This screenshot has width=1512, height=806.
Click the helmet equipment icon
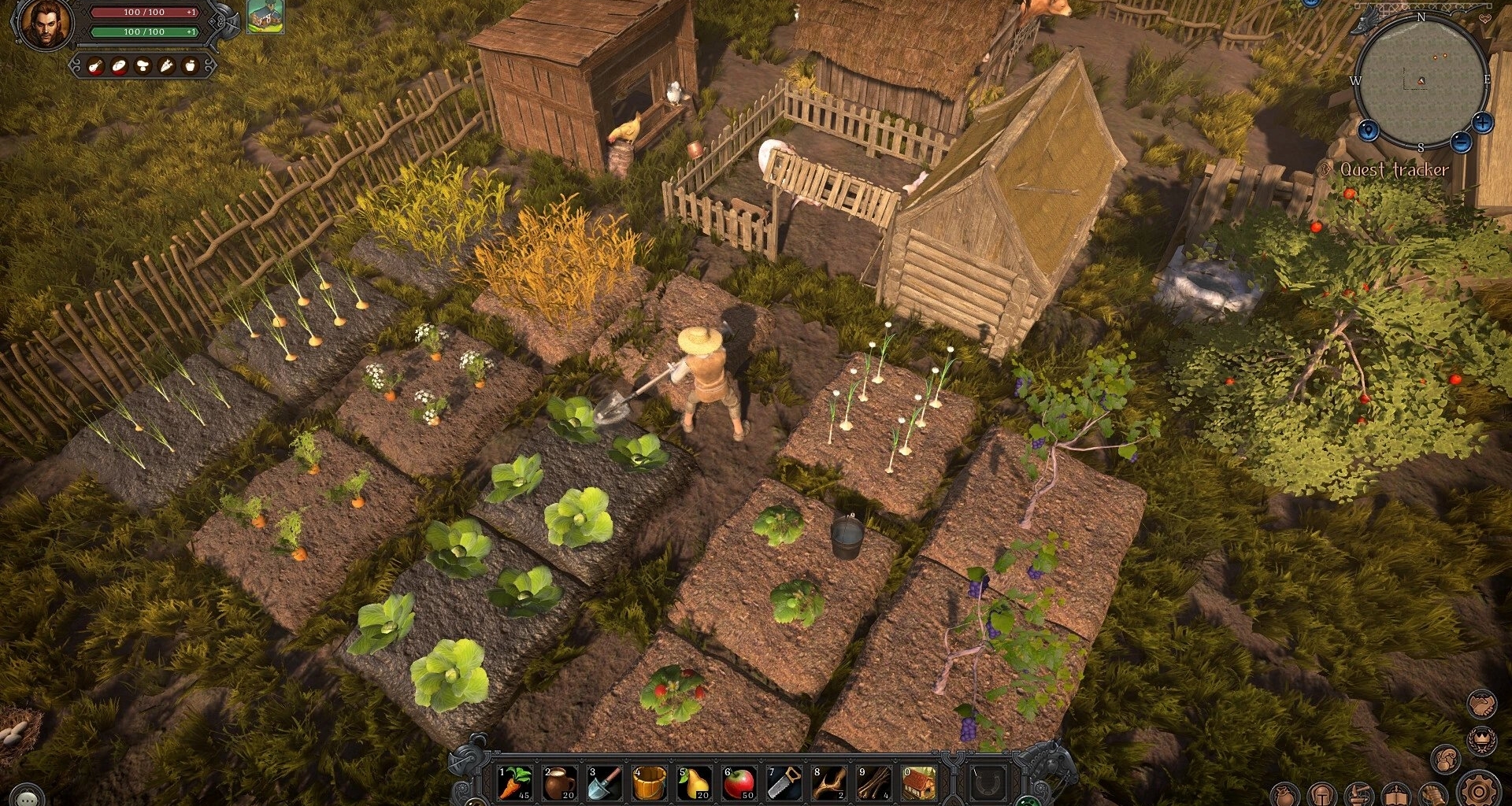[x=1322, y=795]
